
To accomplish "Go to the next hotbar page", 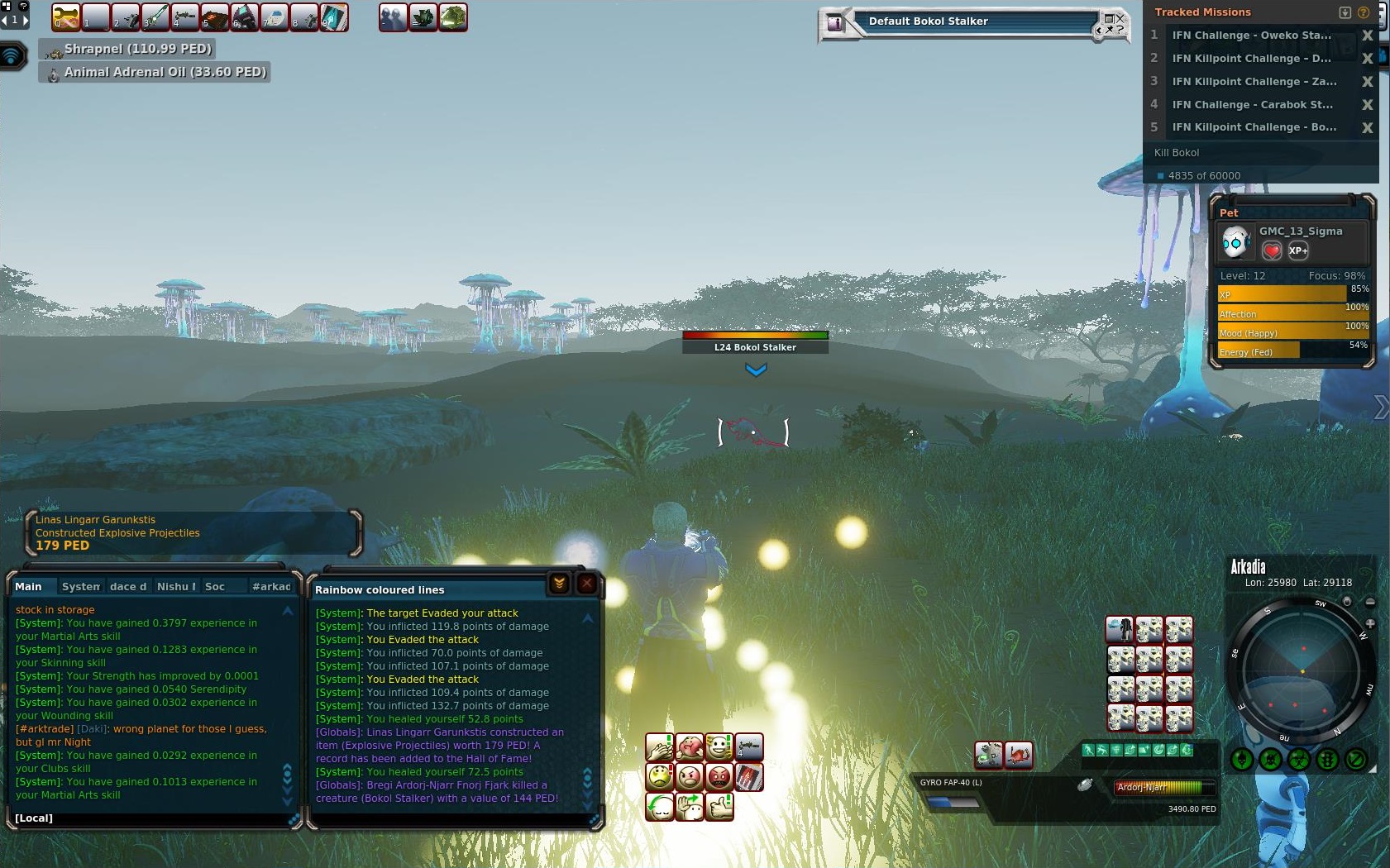I will pyautogui.click(x=25, y=20).
